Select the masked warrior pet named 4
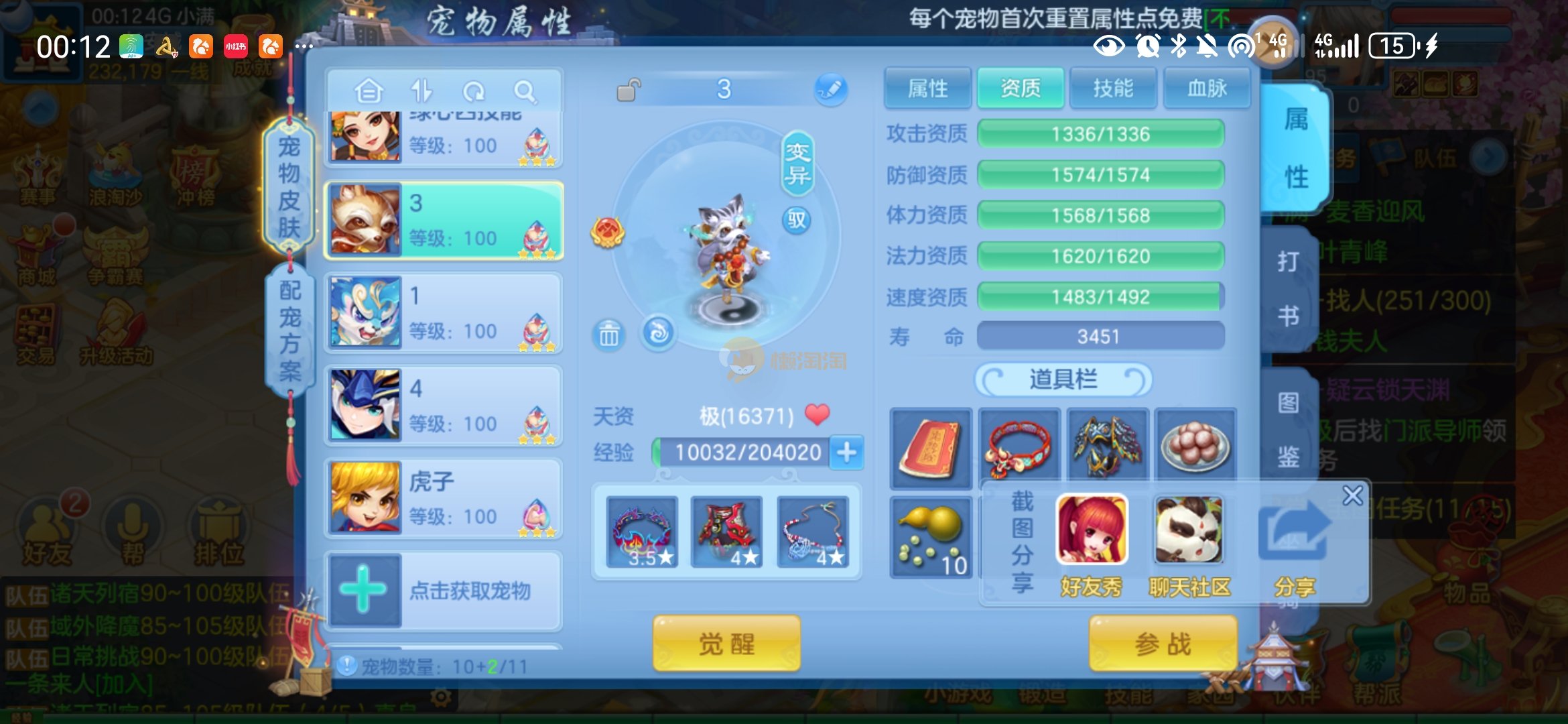The width and height of the screenshot is (1568, 724). tap(444, 406)
